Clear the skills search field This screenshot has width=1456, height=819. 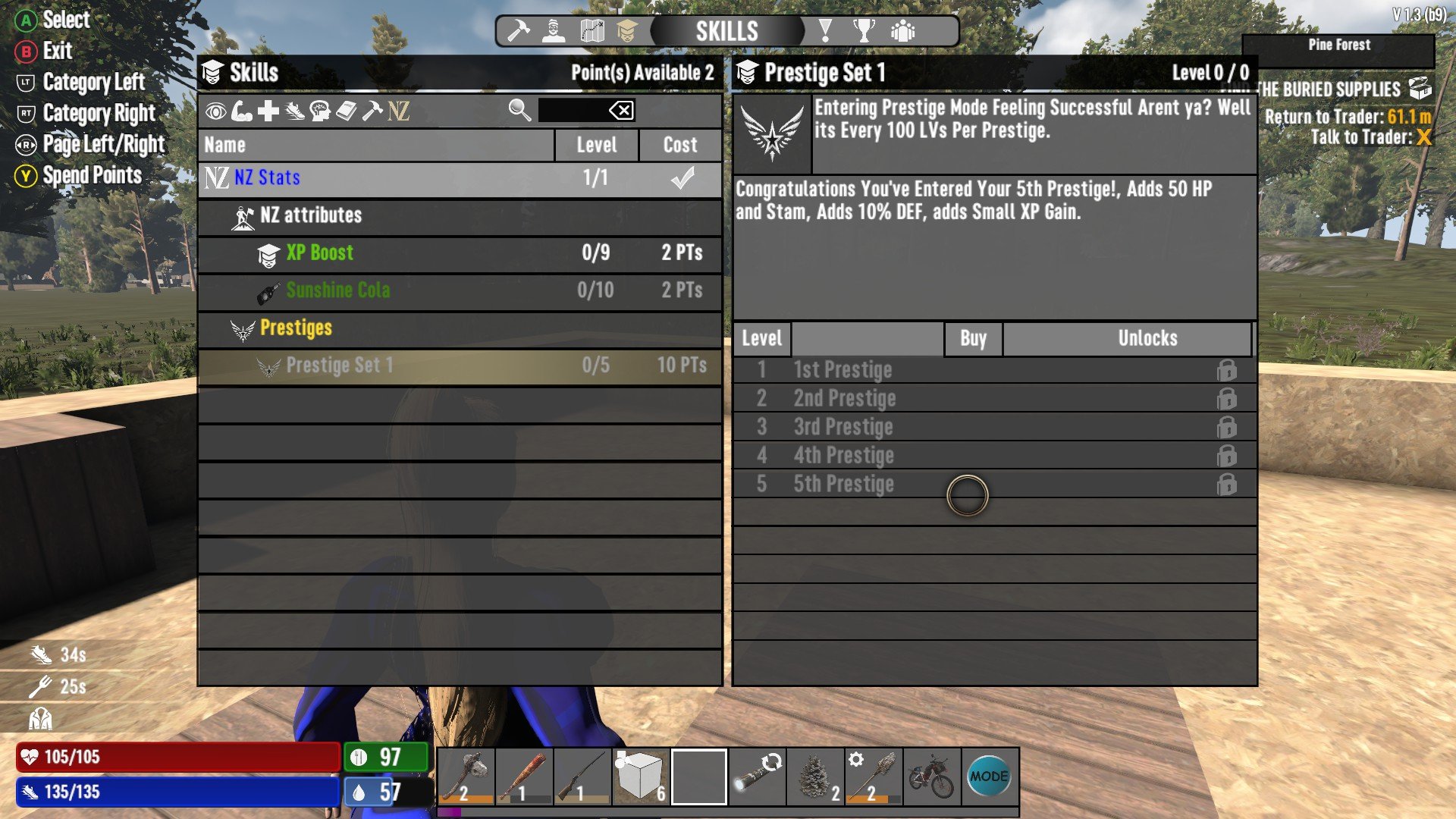pos(621,111)
